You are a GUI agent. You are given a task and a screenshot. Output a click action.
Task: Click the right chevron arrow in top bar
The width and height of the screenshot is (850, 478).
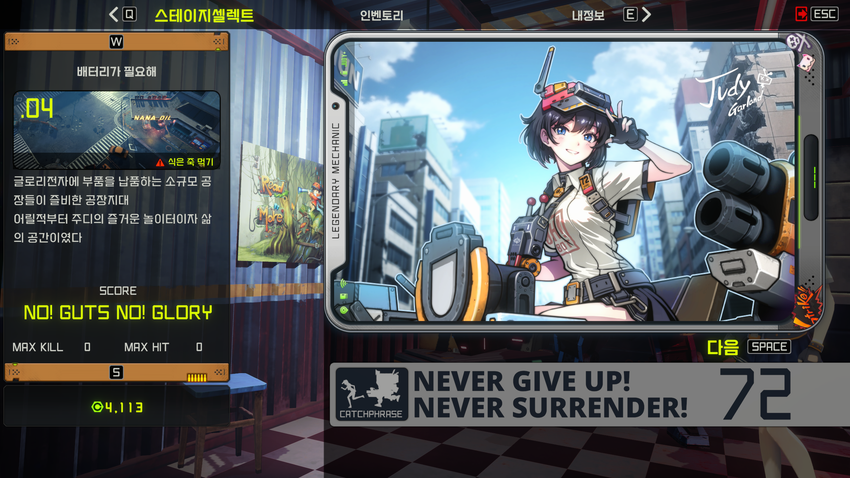pos(647,15)
